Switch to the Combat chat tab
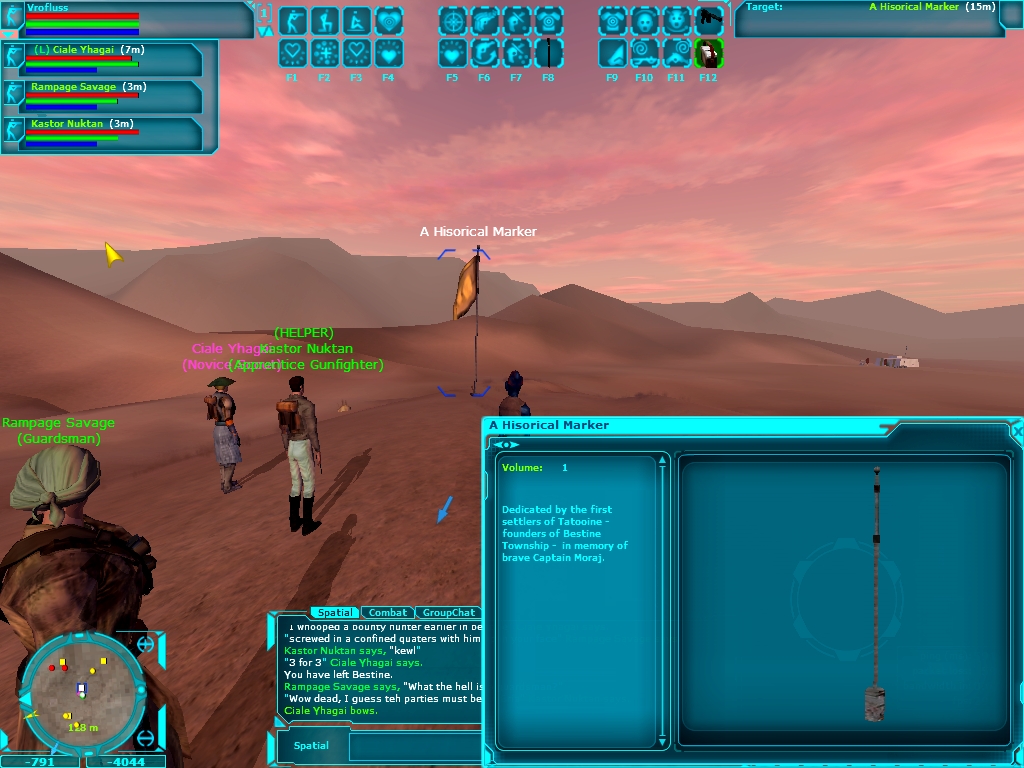Screen dimensions: 1024x768 [x=388, y=612]
